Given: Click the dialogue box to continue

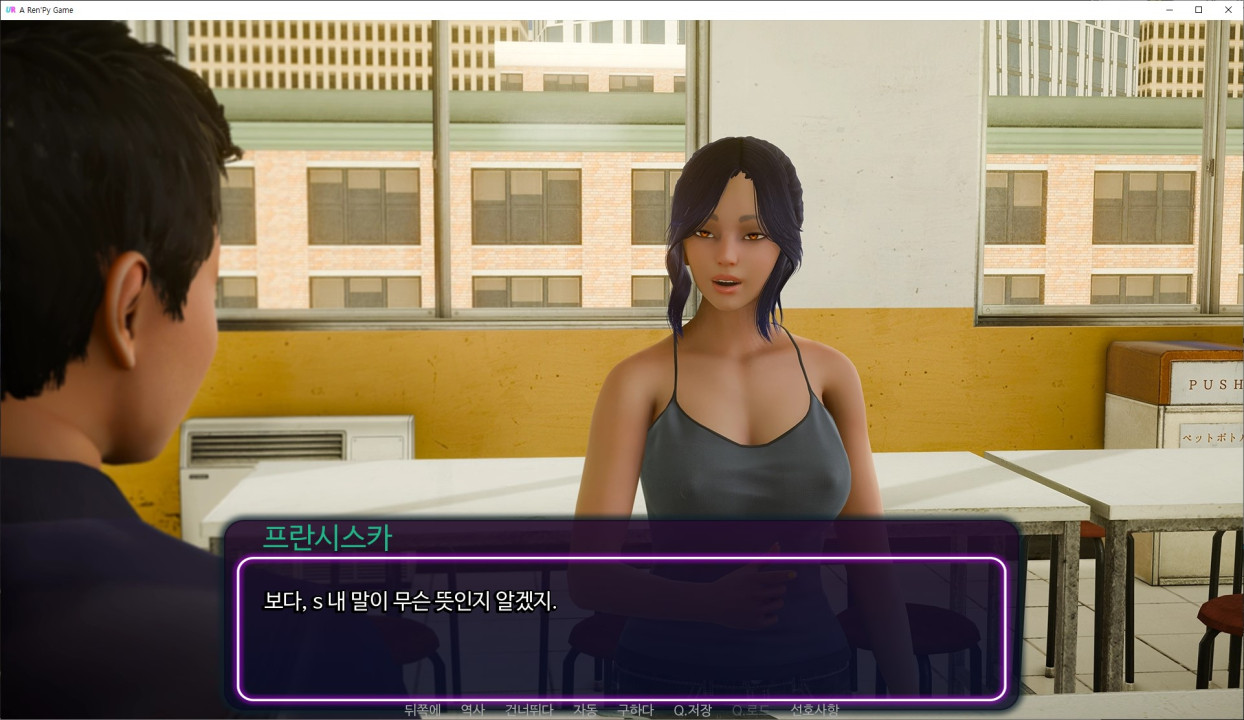Looking at the screenshot, I should pos(620,628).
